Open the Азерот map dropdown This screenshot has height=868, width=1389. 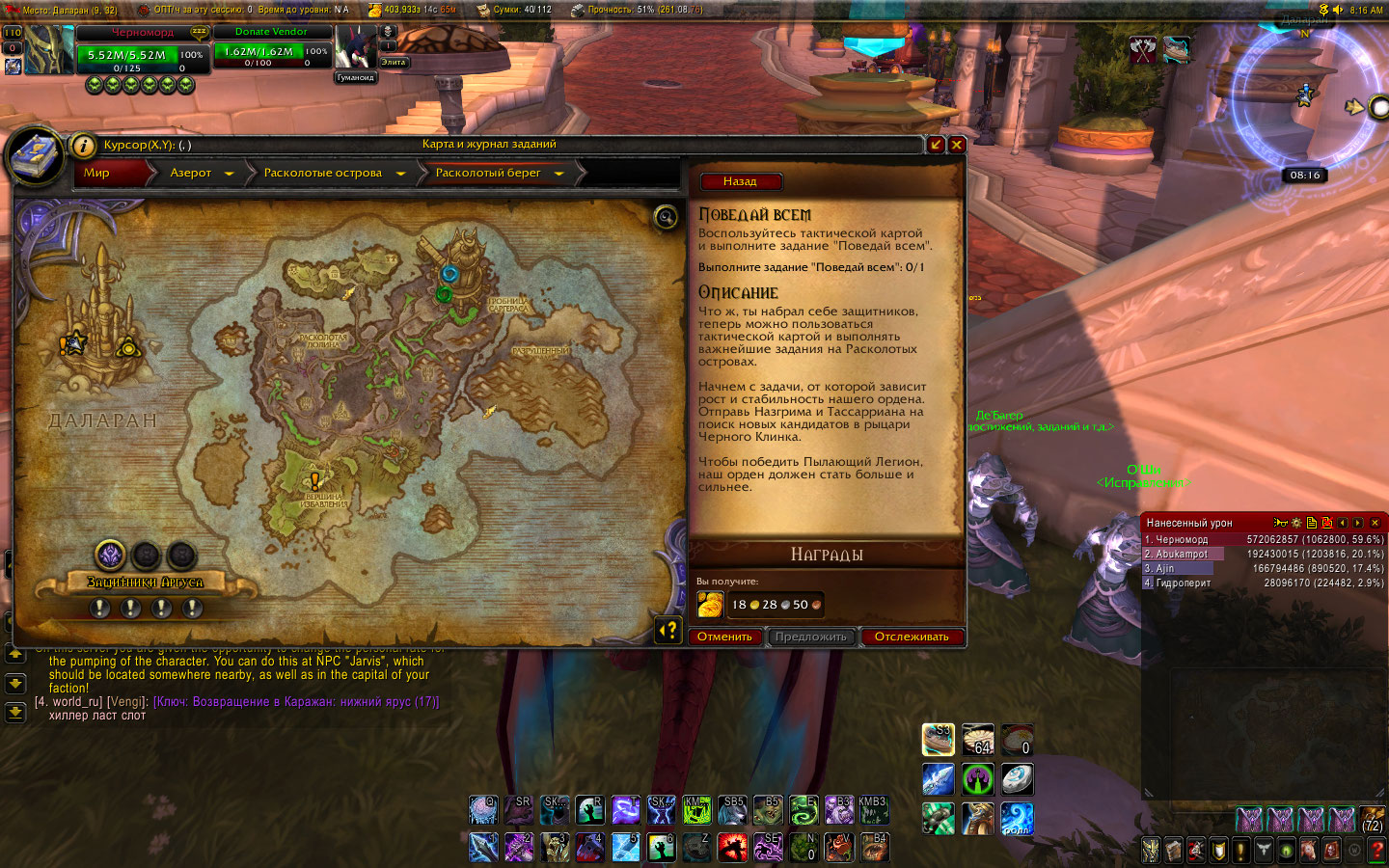point(229,174)
